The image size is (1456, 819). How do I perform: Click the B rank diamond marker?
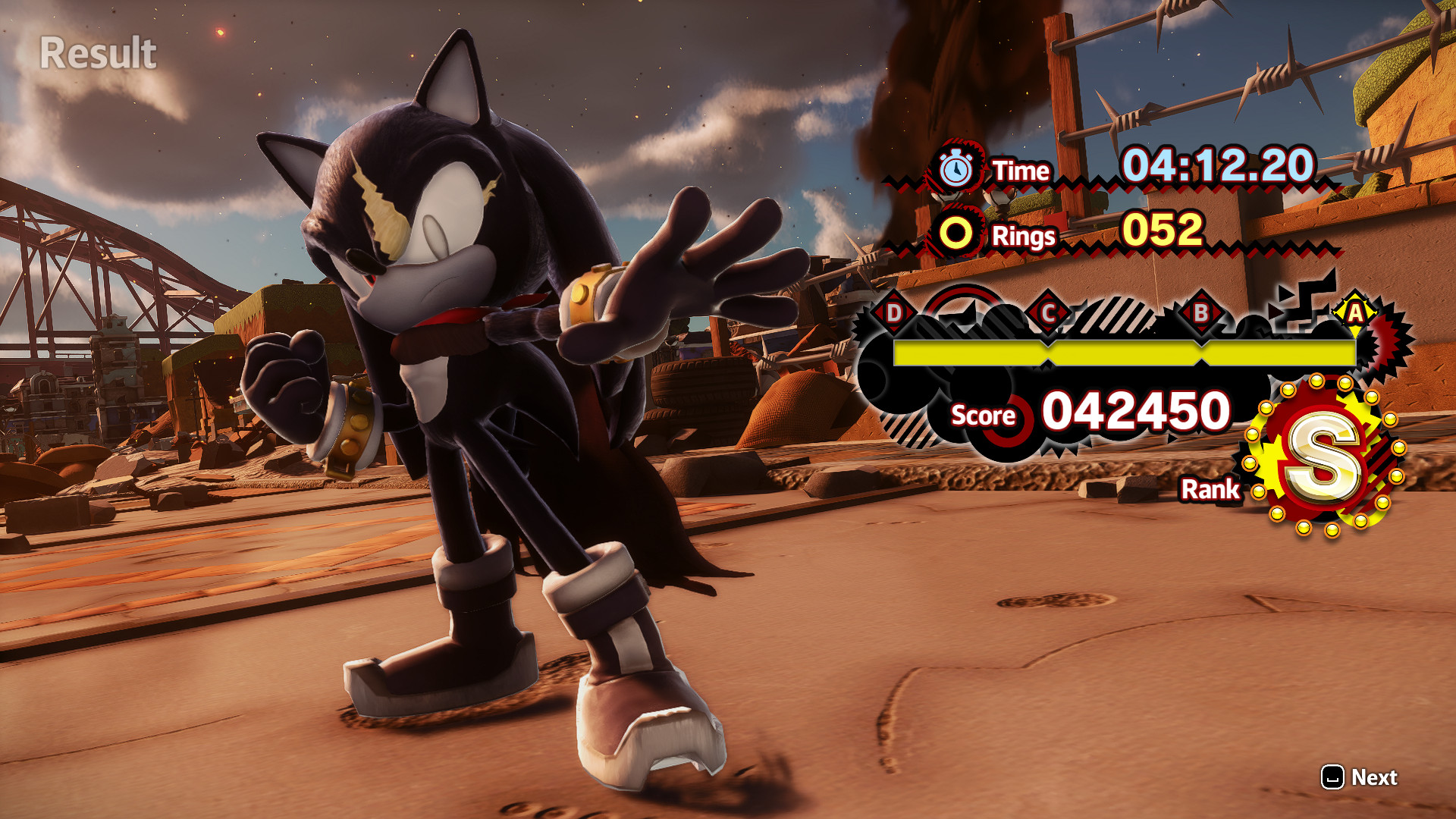coord(1200,311)
